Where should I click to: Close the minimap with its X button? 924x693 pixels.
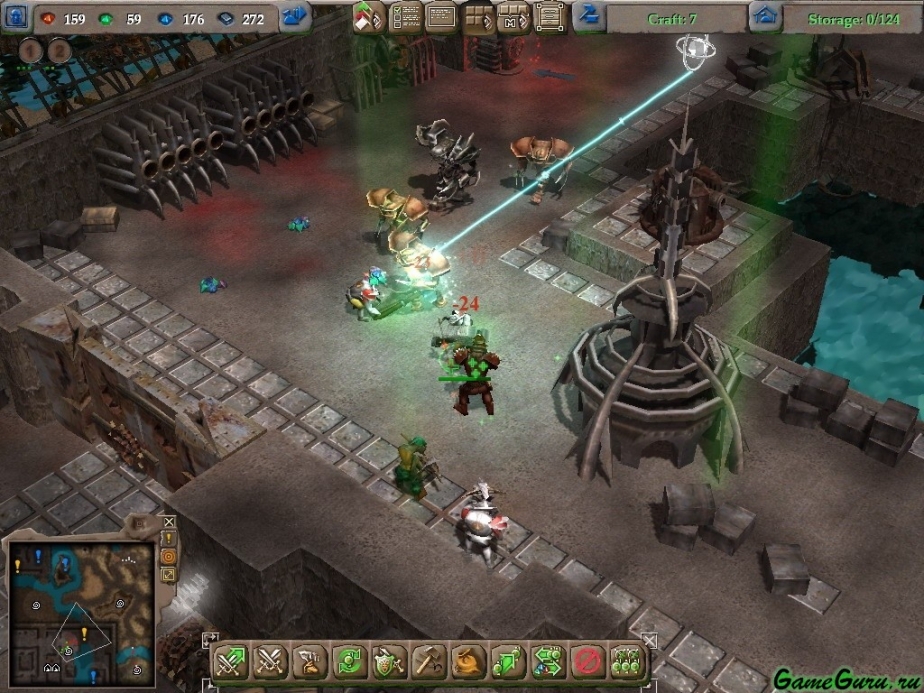point(168,522)
